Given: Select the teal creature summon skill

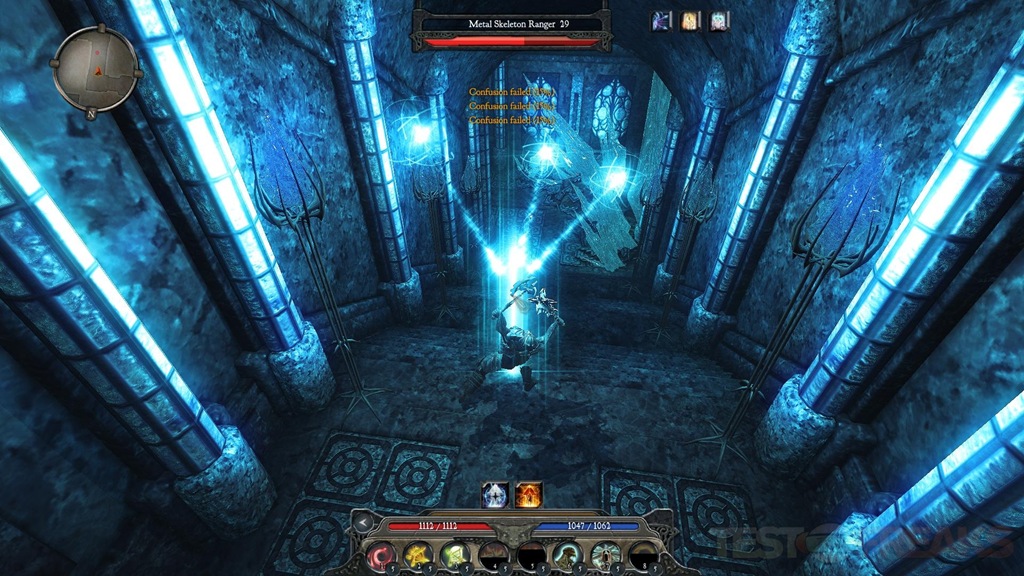Looking at the screenshot, I should point(568,553).
